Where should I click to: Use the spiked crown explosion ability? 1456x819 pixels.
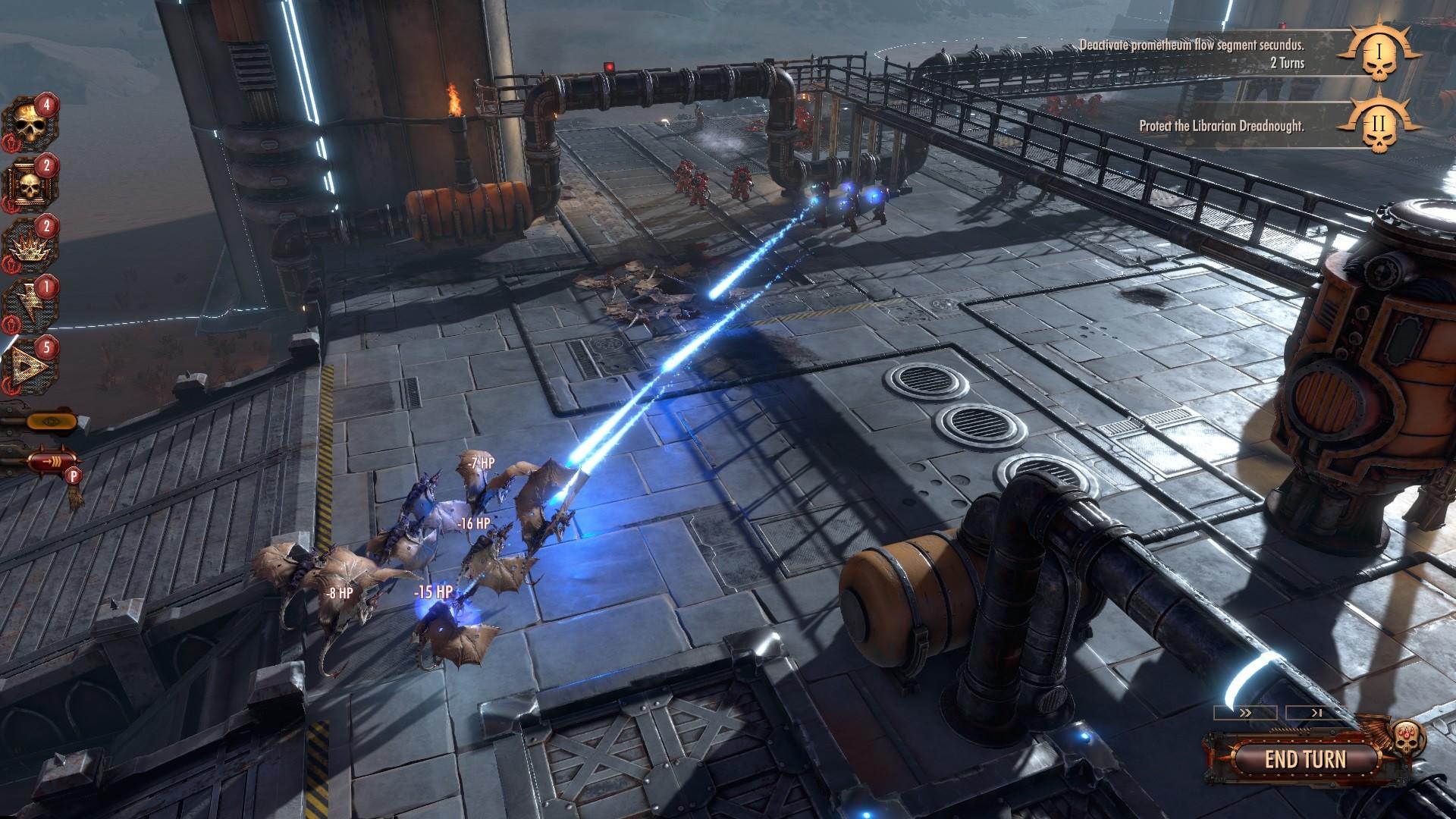30,249
